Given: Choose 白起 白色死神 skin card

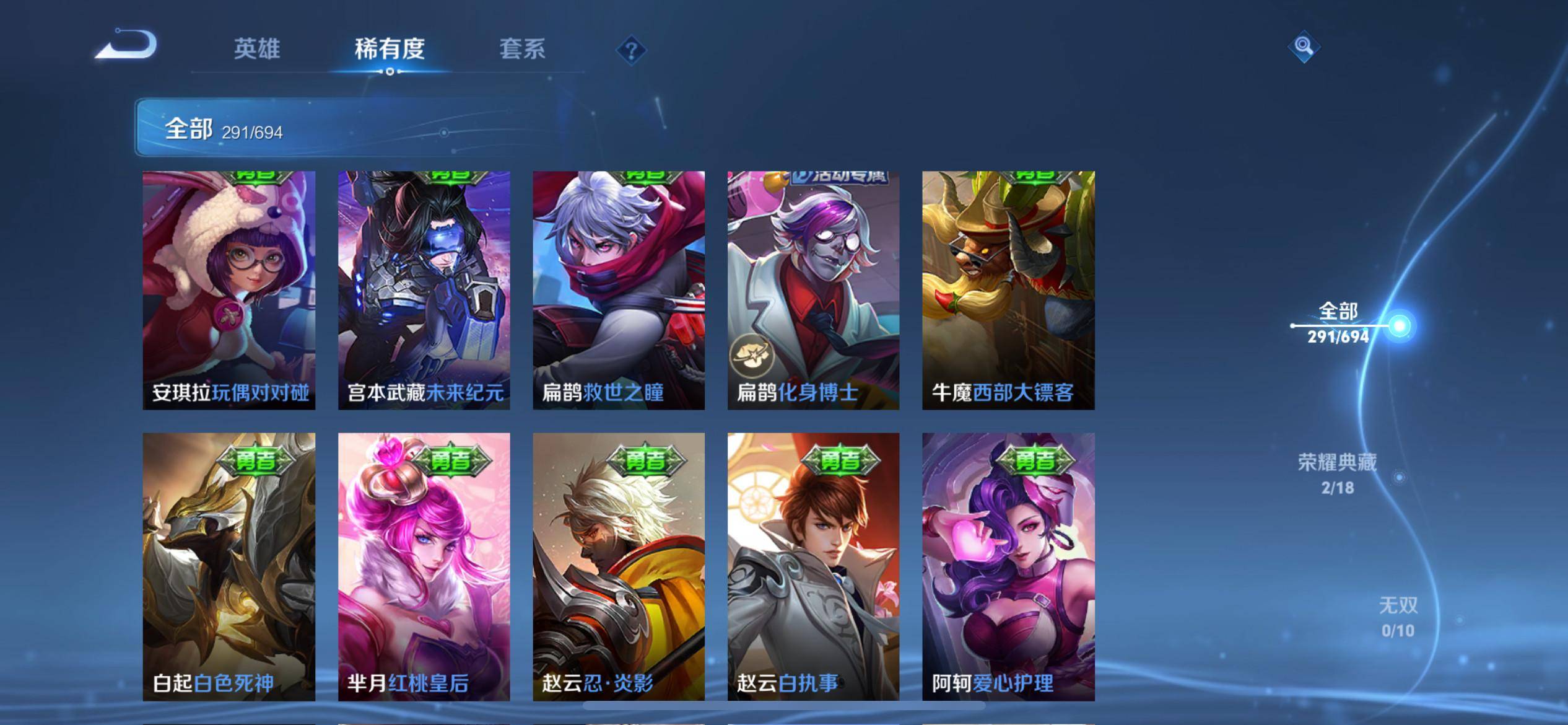Looking at the screenshot, I should coord(229,566).
